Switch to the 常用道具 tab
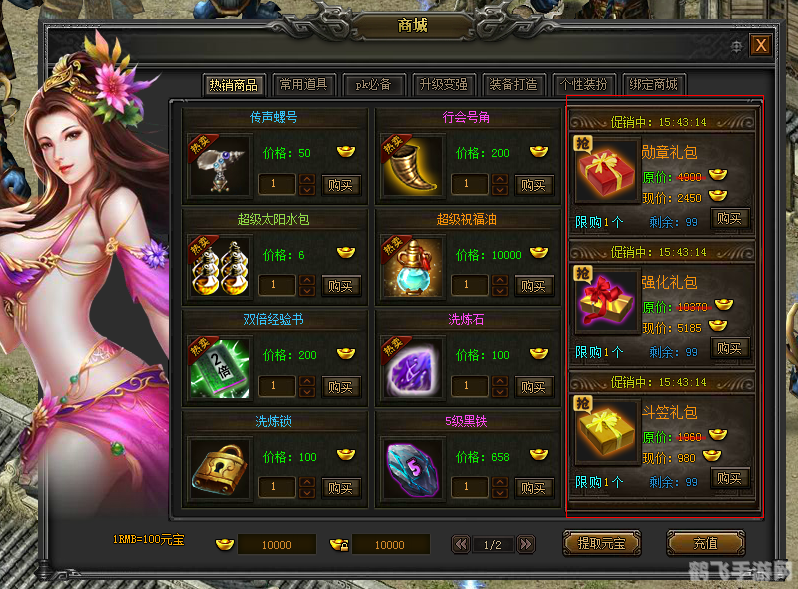 (x=303, y=85)
